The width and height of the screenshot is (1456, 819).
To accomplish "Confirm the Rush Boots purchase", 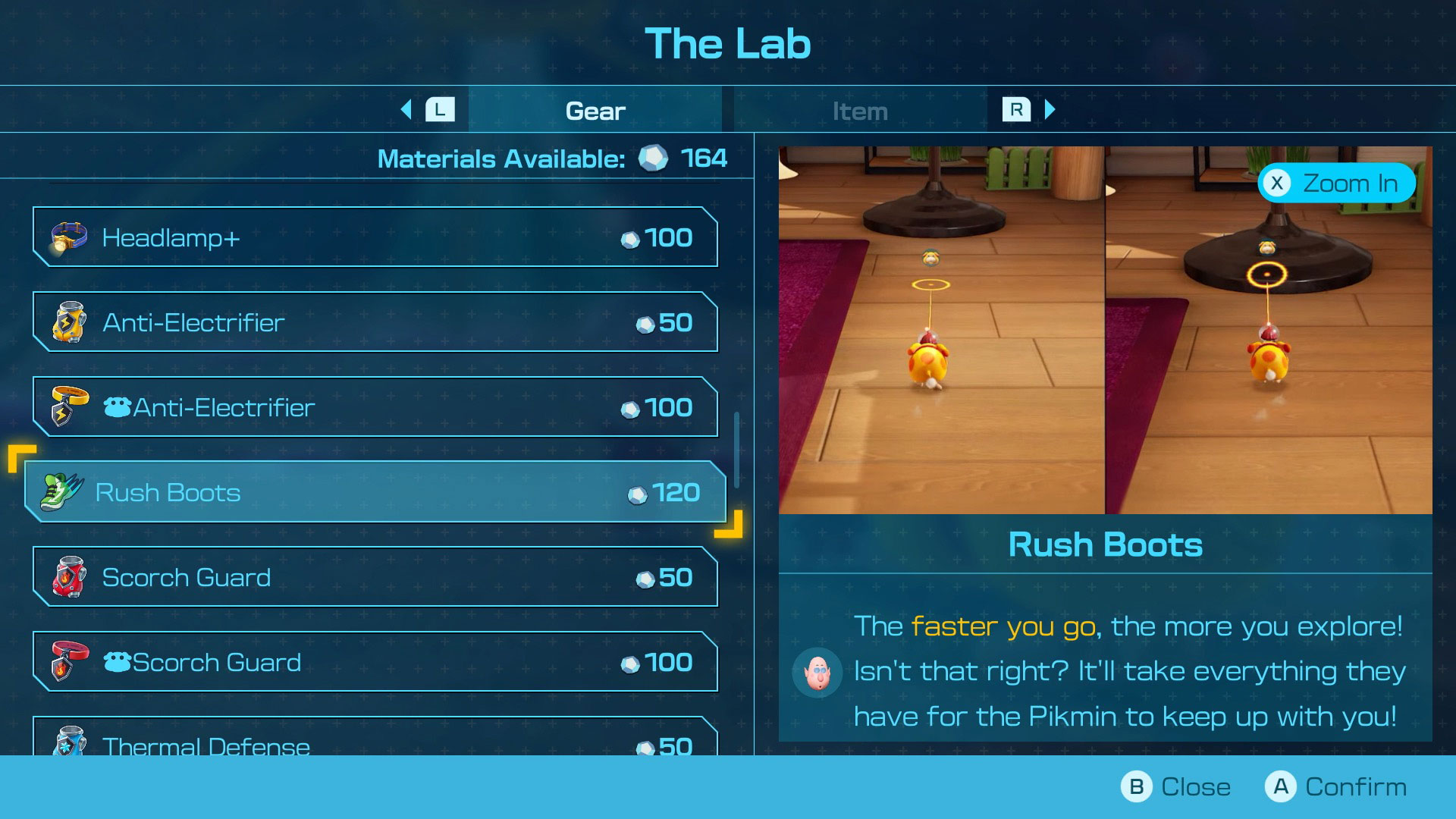I will click(x=1336, y=786).
